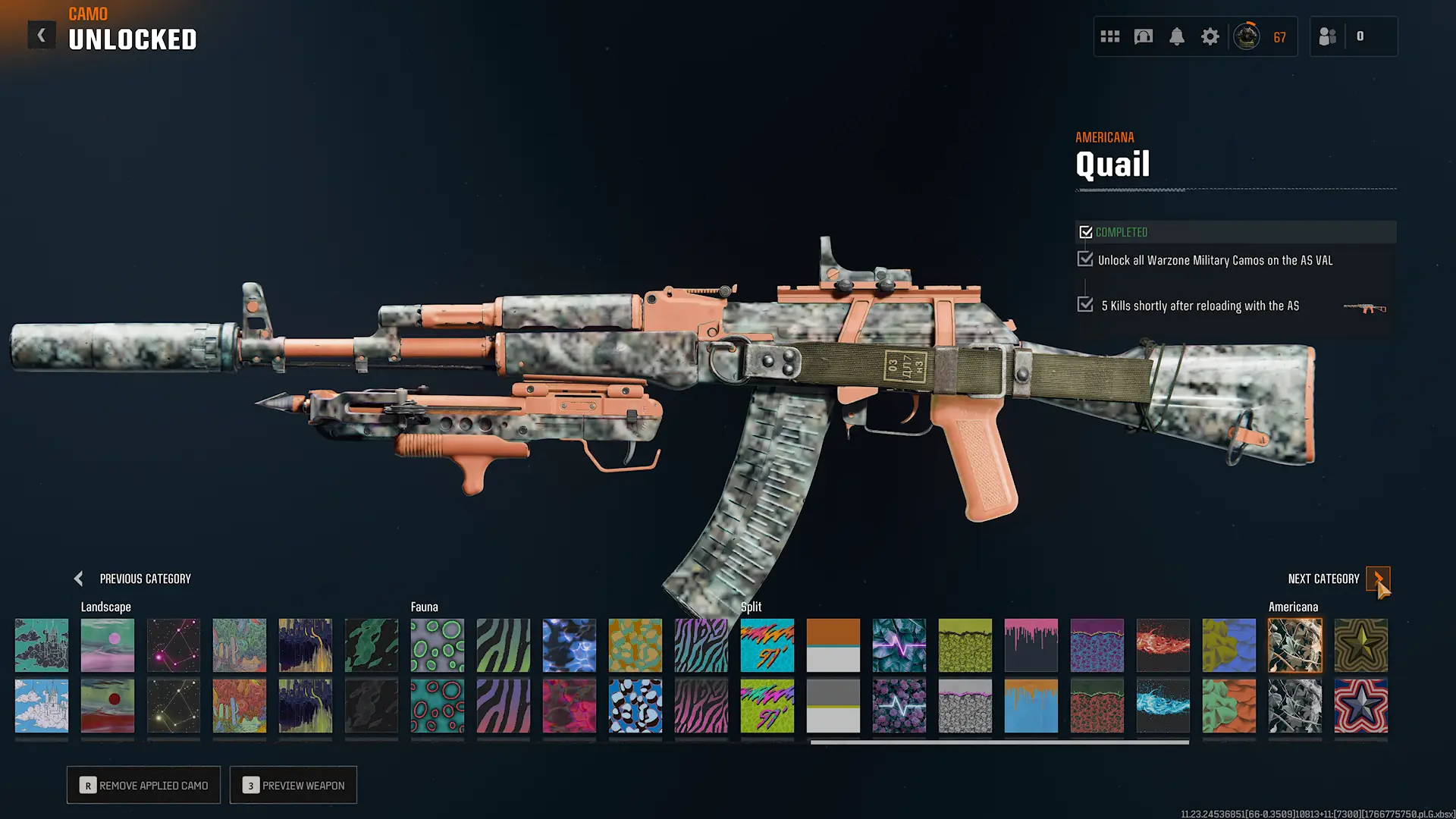Open the voice chat headset icon
The image size is (1456, 819).
[1144, 36]
